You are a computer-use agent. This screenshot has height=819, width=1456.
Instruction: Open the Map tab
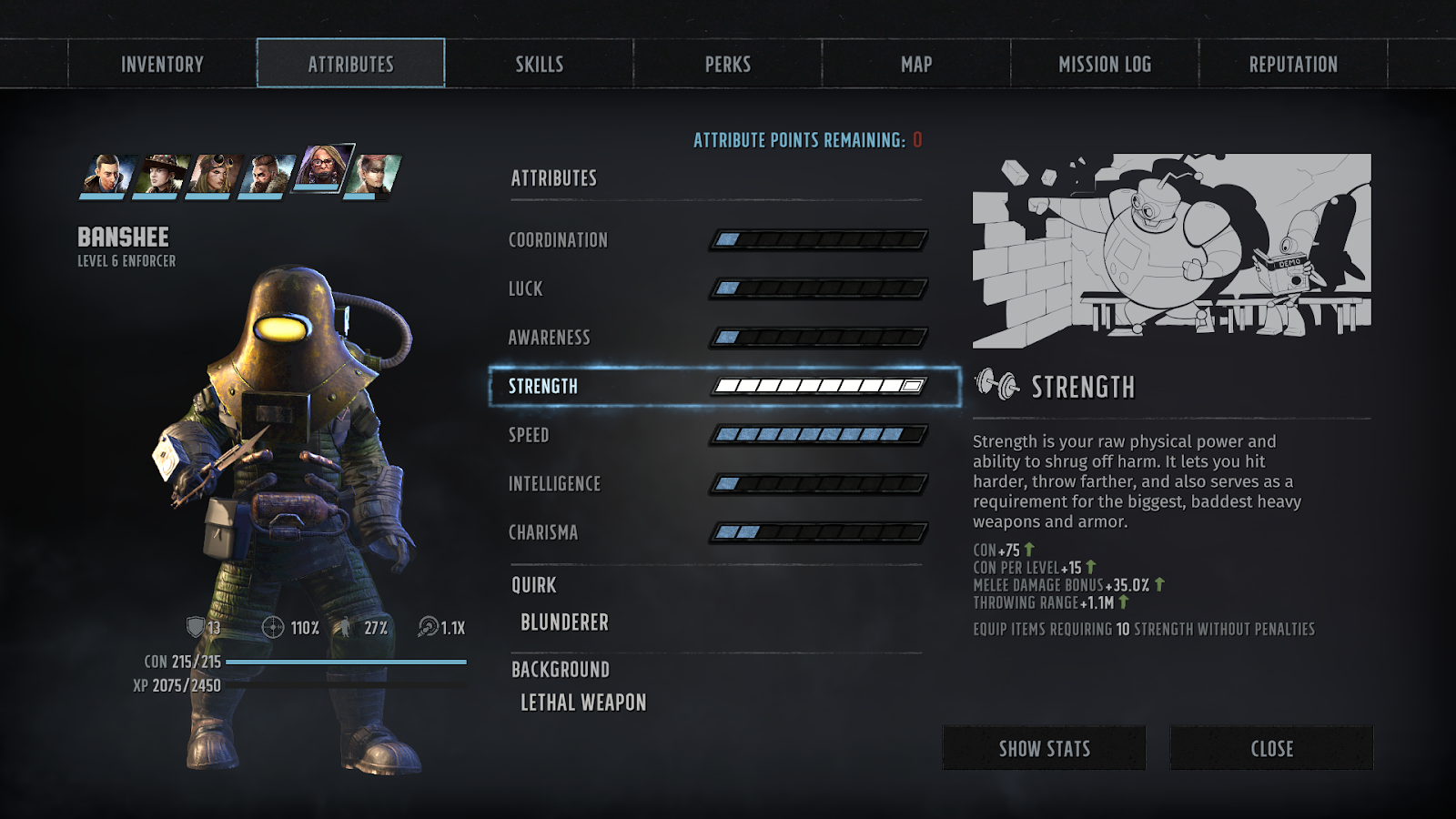click(915, 64)
